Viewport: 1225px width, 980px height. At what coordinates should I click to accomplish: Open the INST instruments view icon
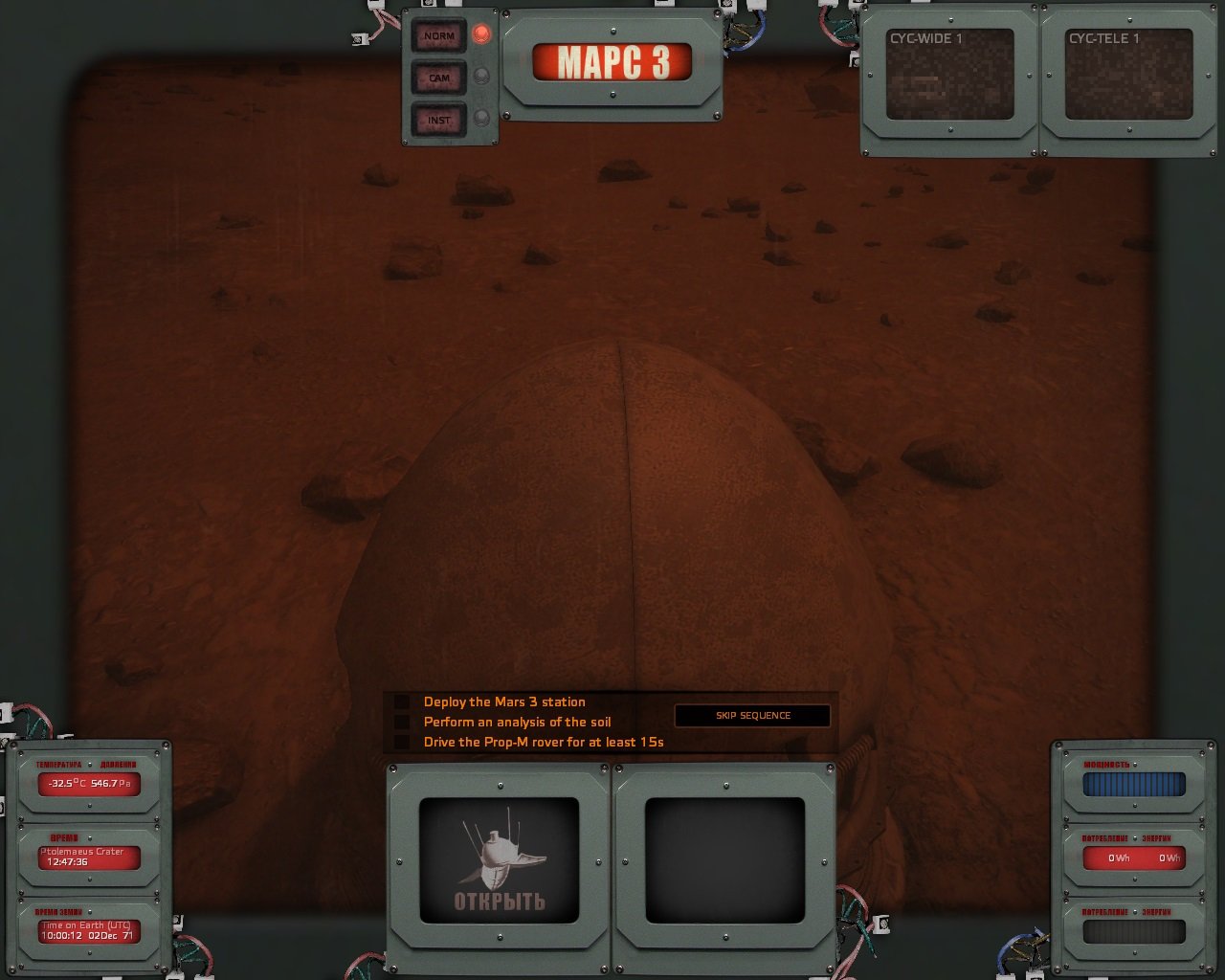point(438,121)
